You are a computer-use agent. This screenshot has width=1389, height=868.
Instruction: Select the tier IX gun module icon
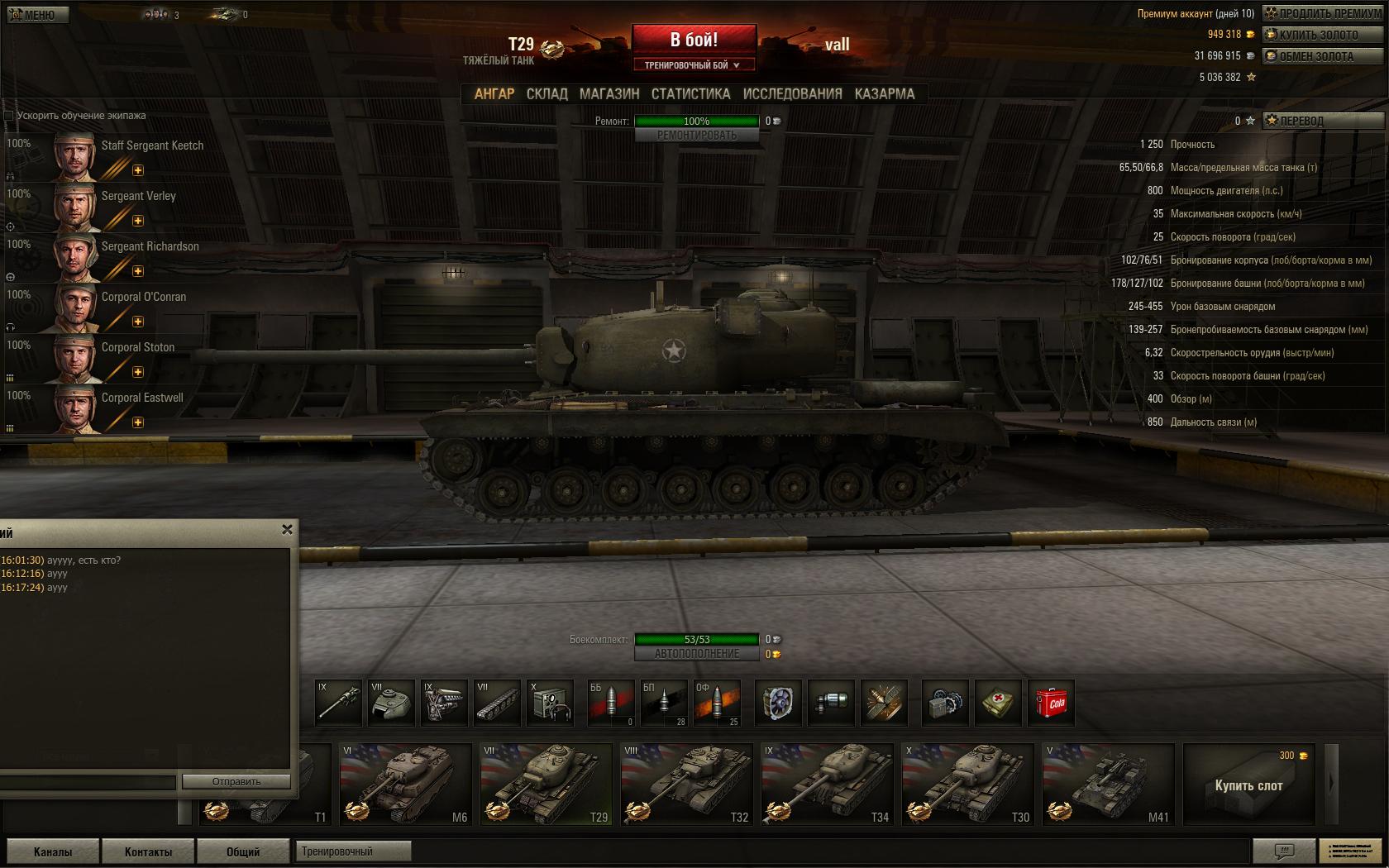tap(339, 703)
